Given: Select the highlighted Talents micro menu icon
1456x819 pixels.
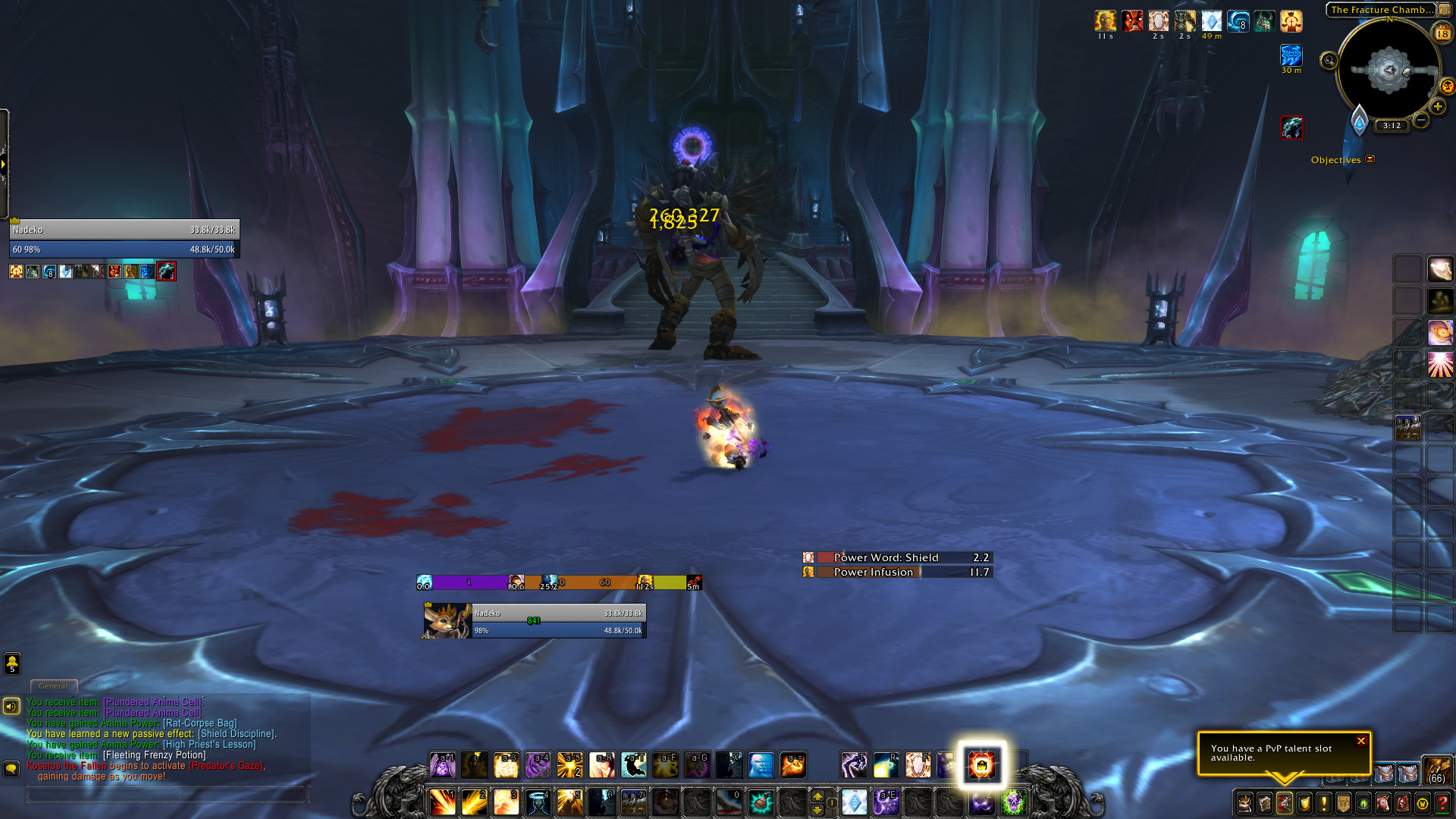Looking at the screenshot, I should click(1285, 804).
